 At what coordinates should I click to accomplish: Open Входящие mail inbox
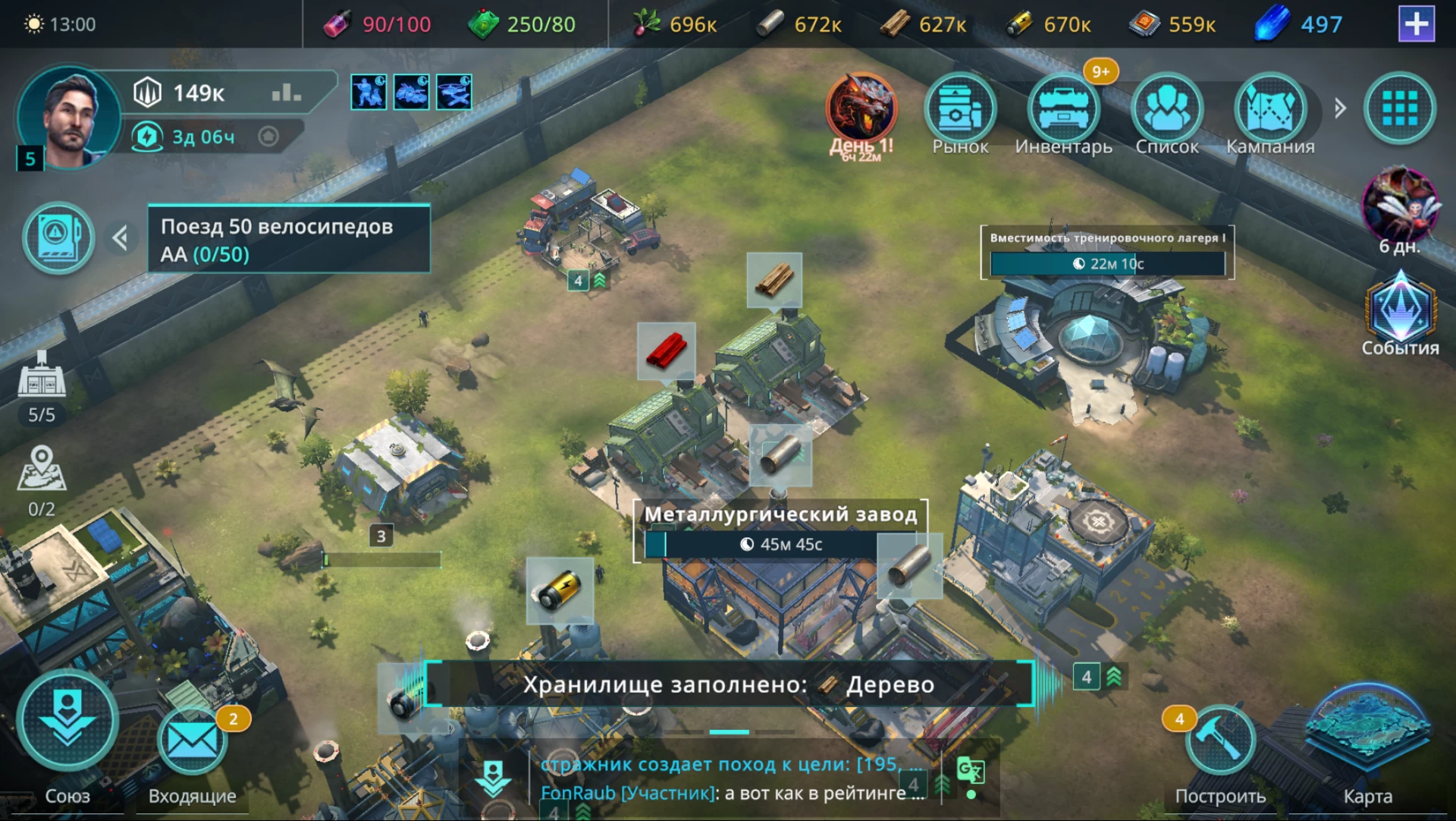pyautogui.click(x=192, y=742)
